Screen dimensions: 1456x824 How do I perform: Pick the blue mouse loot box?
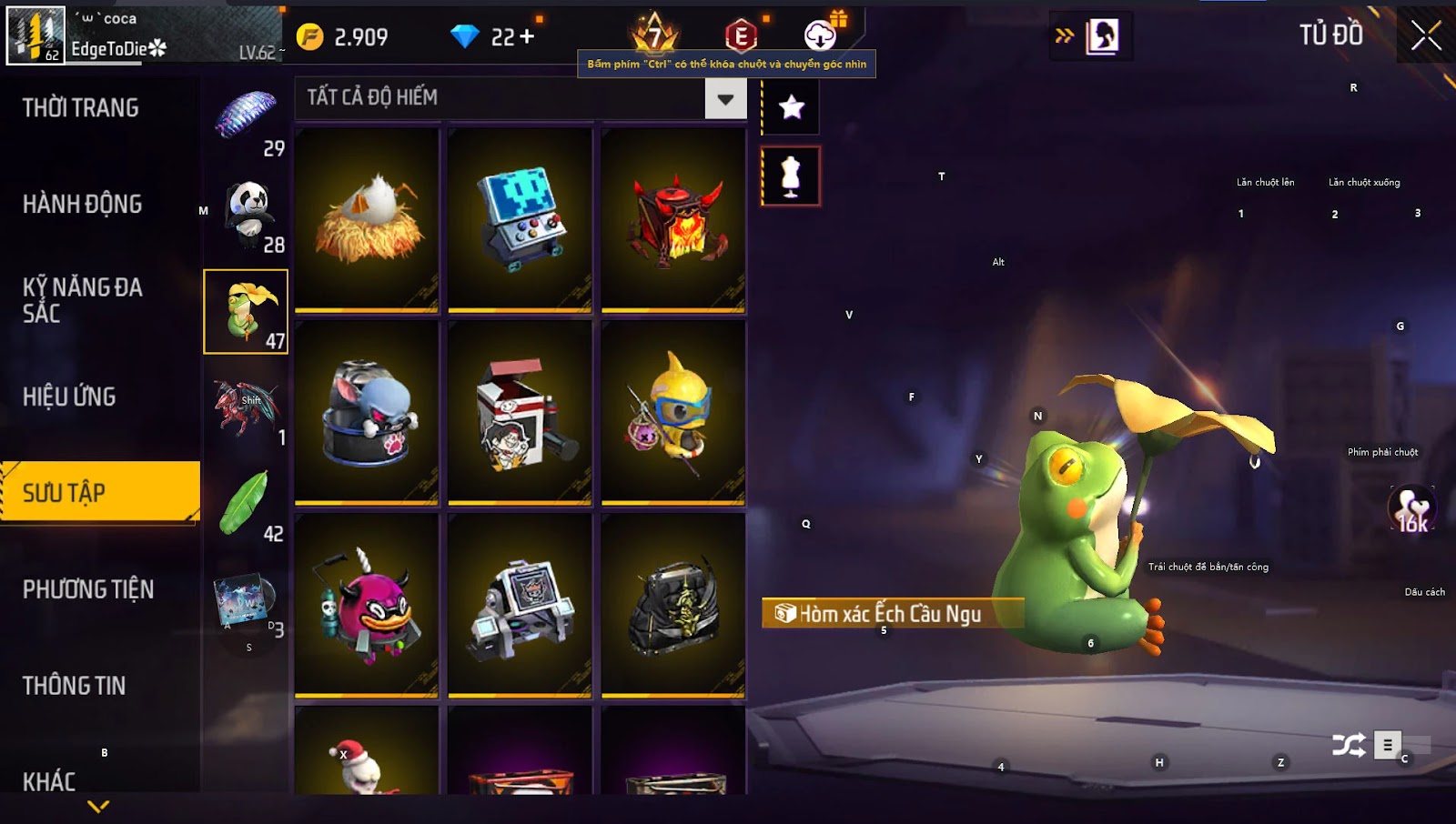click(x=367, y=412)
